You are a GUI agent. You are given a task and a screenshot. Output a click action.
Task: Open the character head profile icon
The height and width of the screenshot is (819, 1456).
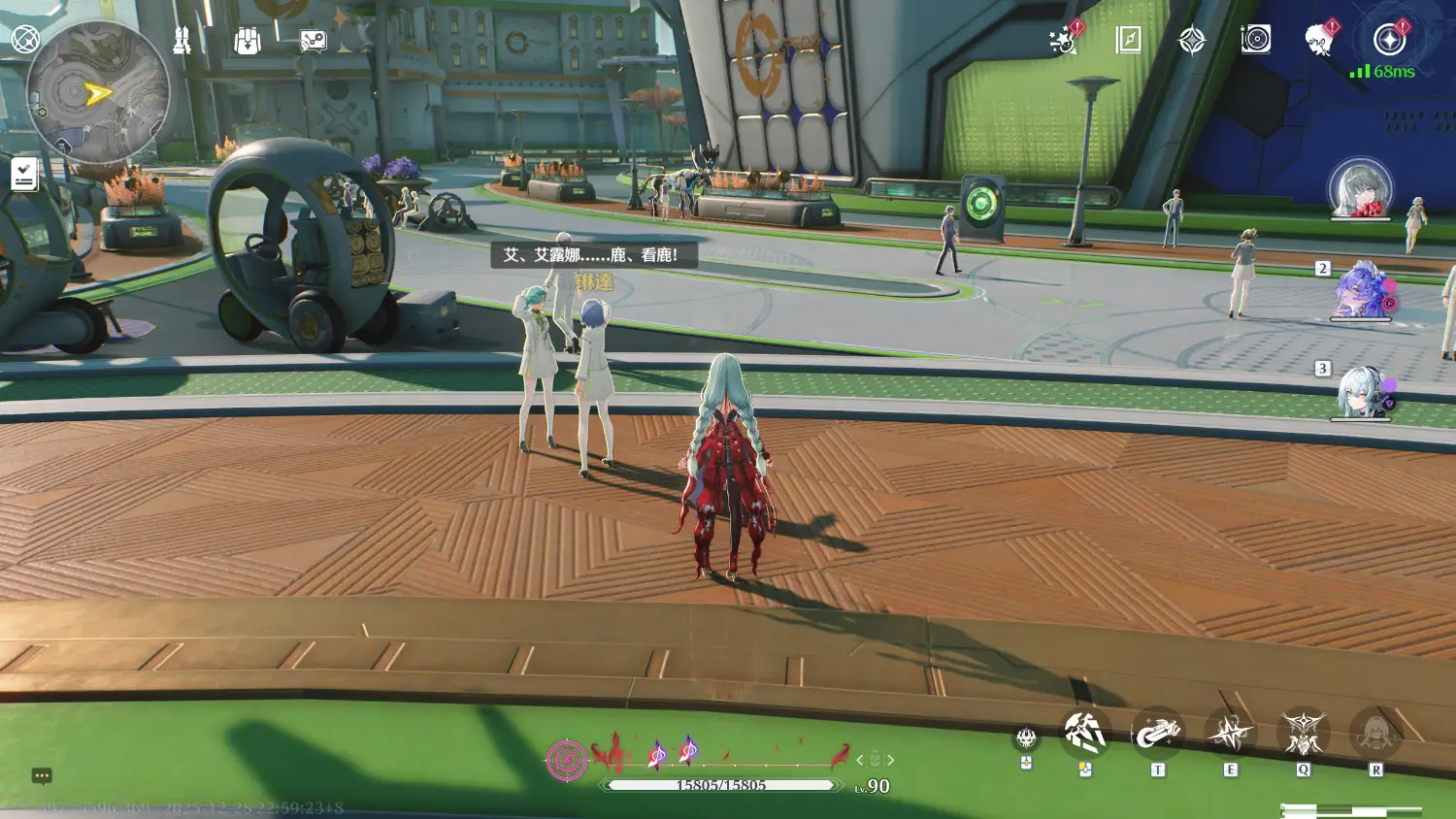1318,40
